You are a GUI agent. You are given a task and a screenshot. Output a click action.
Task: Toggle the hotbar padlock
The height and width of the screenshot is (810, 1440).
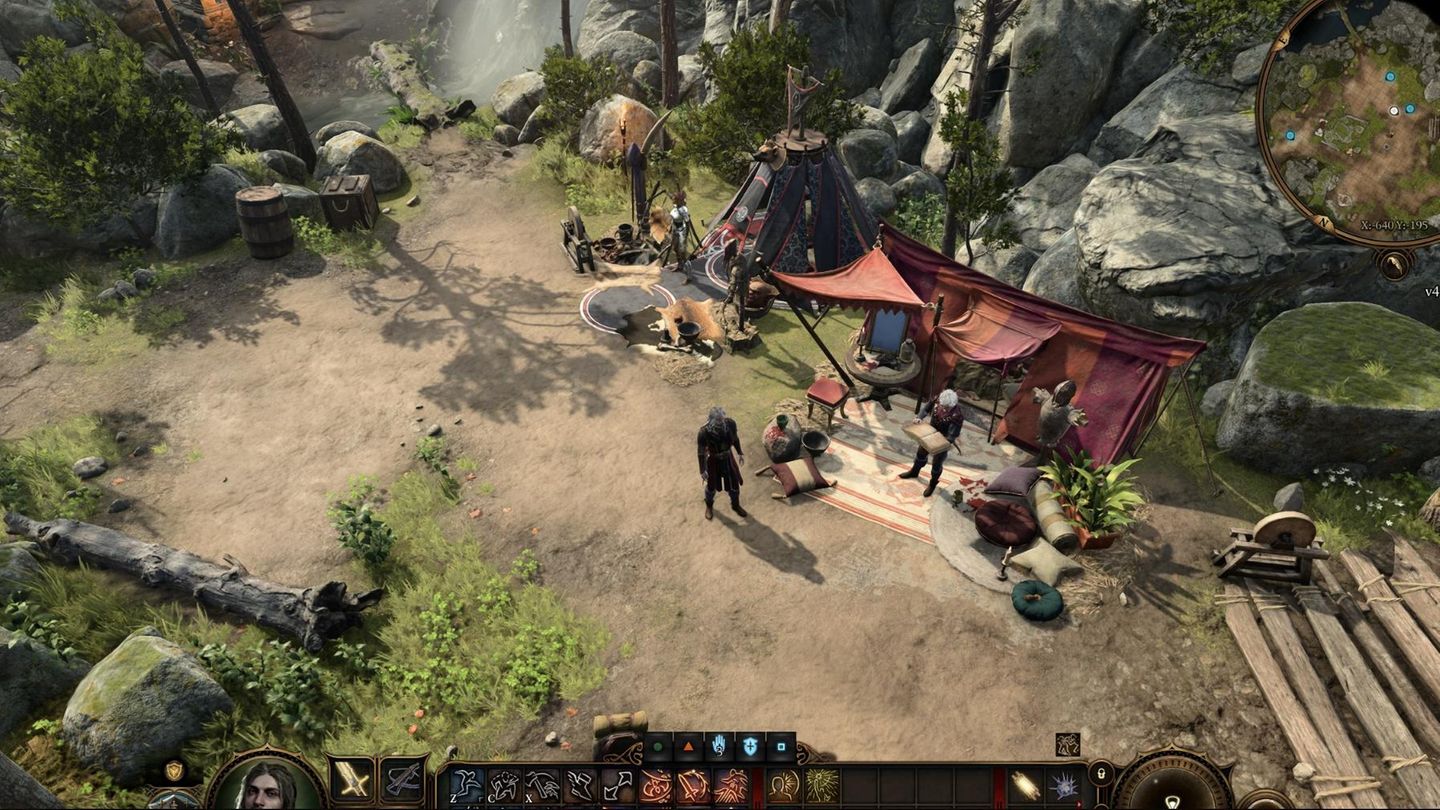coord(1100,773)
